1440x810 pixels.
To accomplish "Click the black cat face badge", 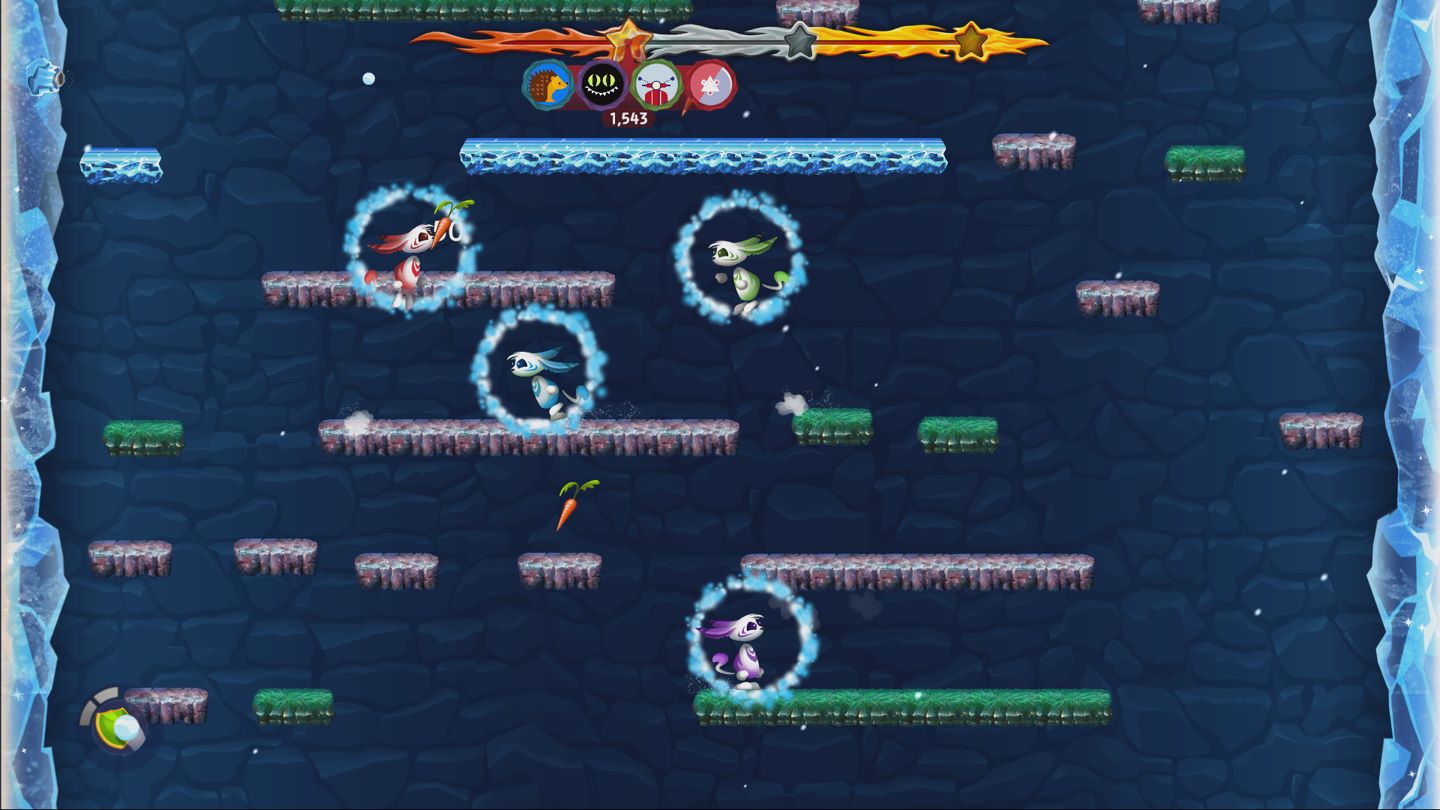I will [x=601, y=83].
